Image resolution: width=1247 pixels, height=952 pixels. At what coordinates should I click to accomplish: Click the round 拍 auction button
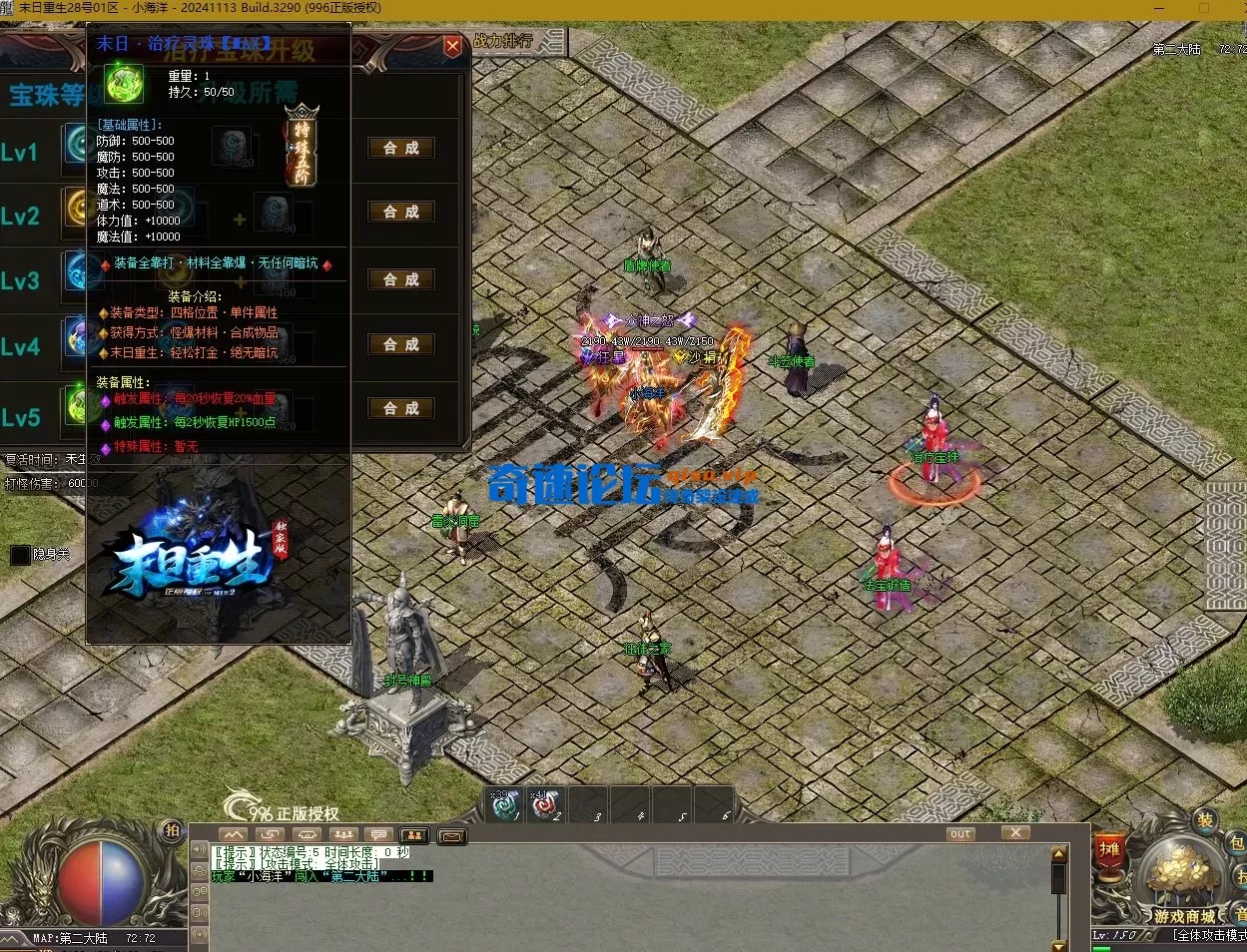(x=172, y=830)
